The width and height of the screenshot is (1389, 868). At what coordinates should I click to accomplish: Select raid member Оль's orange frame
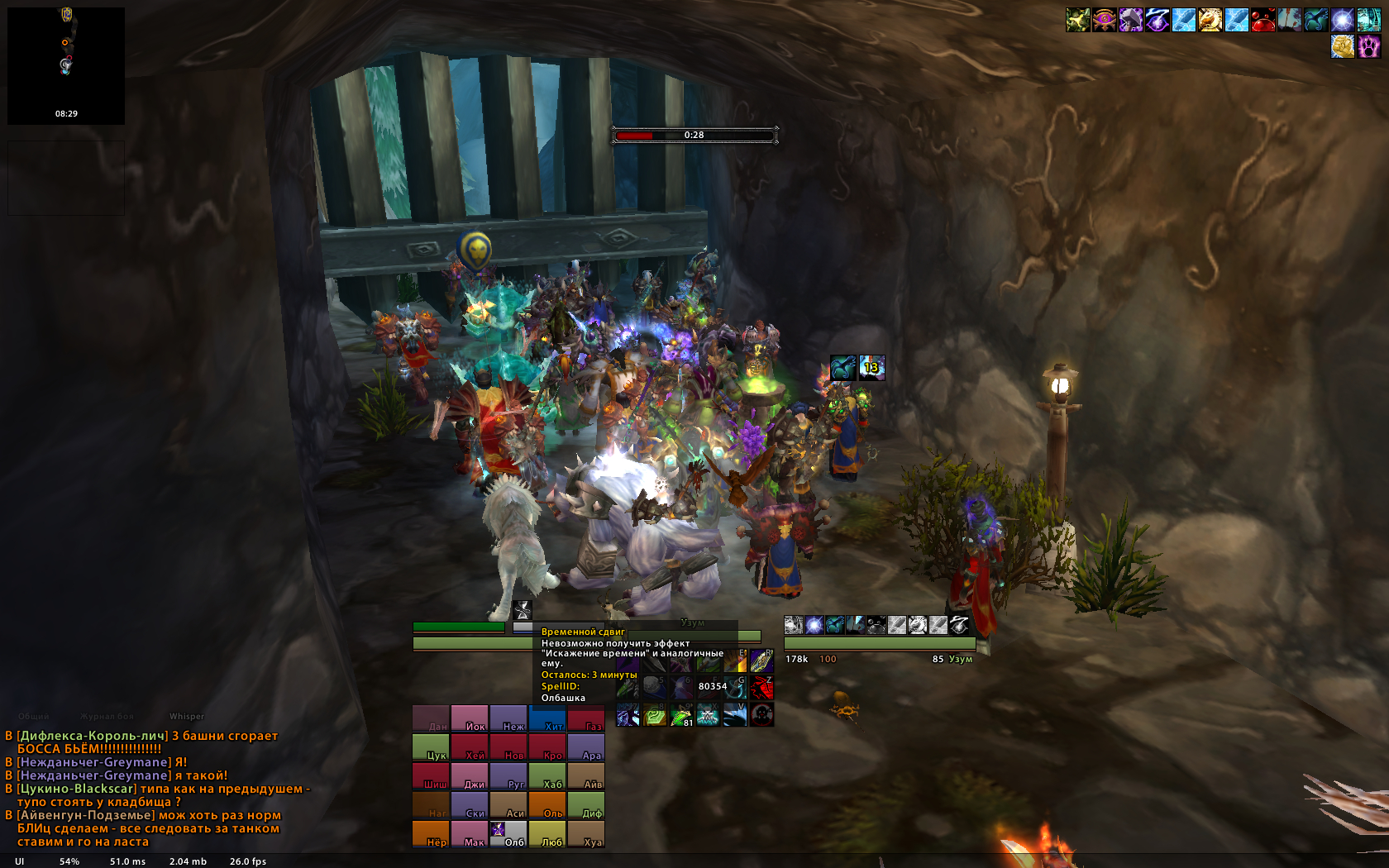(x=547, y=805)
